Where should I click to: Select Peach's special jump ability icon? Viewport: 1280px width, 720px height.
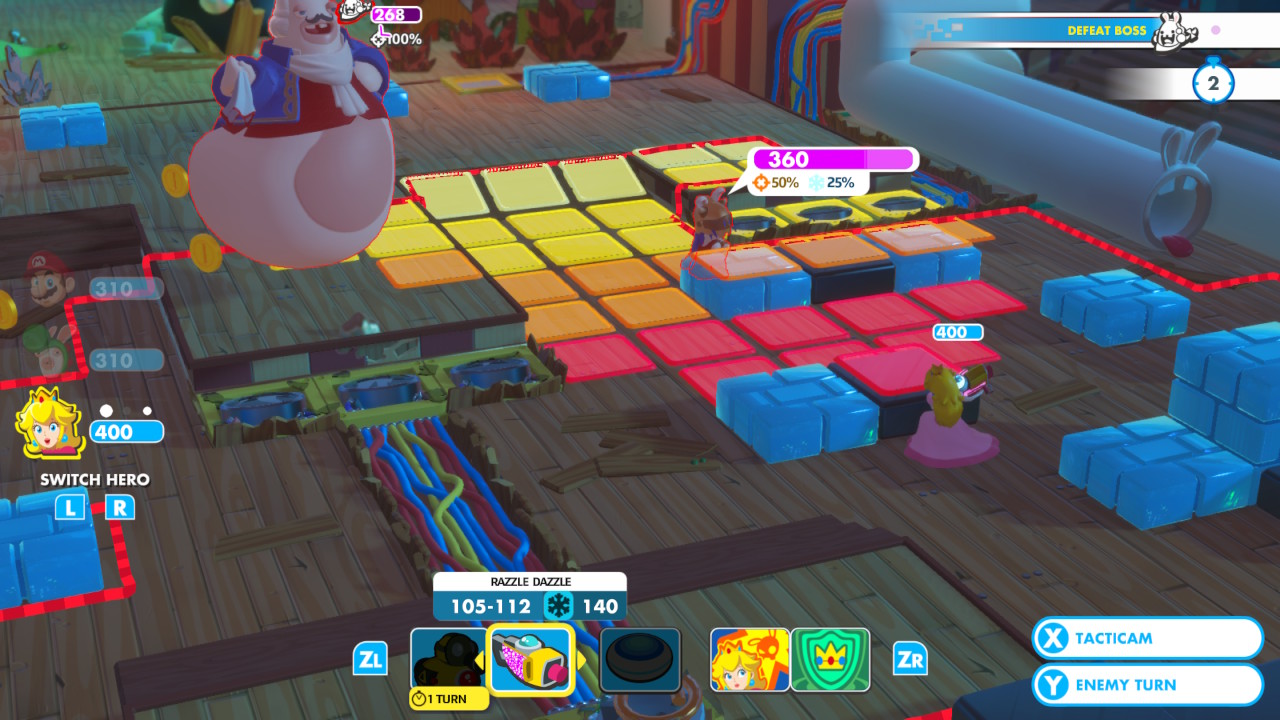pos(750,658)
